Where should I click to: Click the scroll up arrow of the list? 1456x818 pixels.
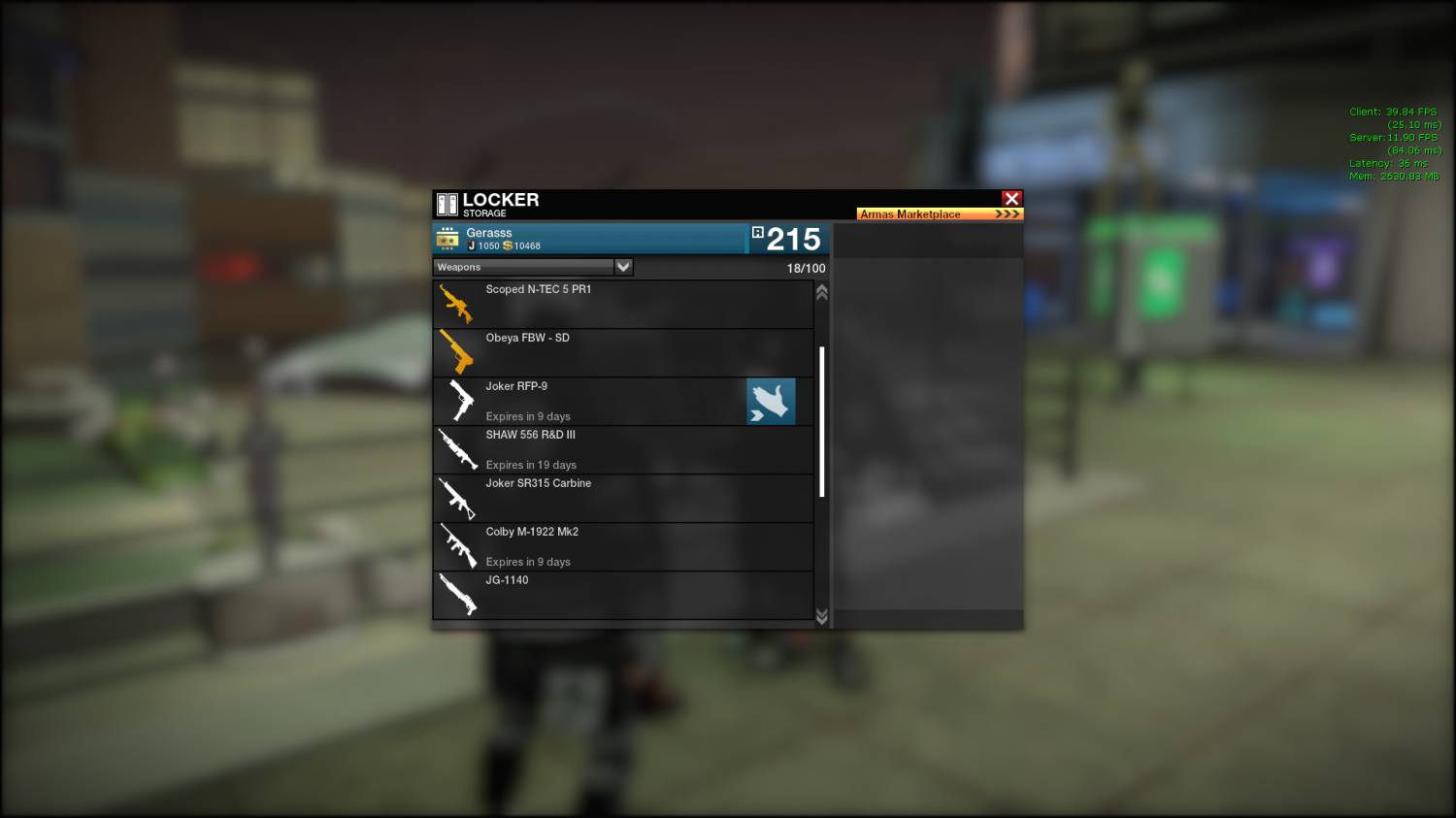click(822, 292)
